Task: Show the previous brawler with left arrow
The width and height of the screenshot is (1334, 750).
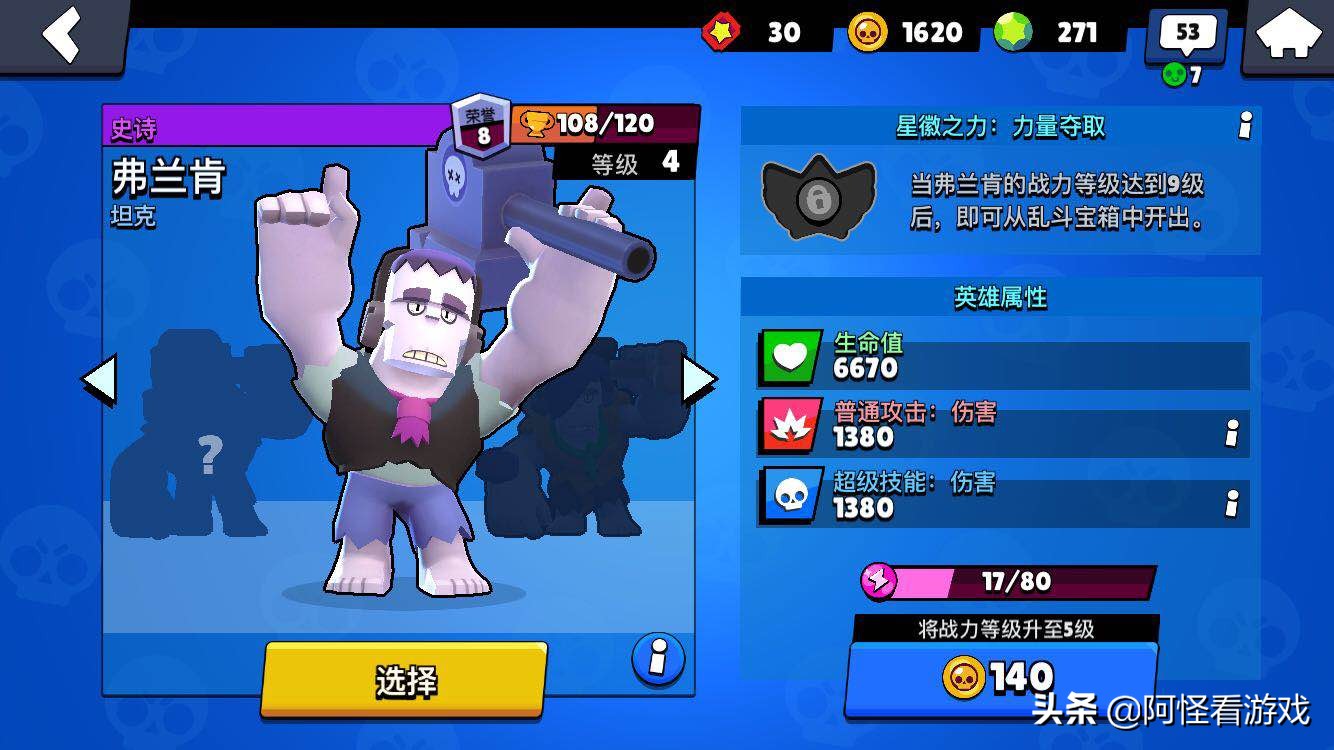Action: point(98,381)
